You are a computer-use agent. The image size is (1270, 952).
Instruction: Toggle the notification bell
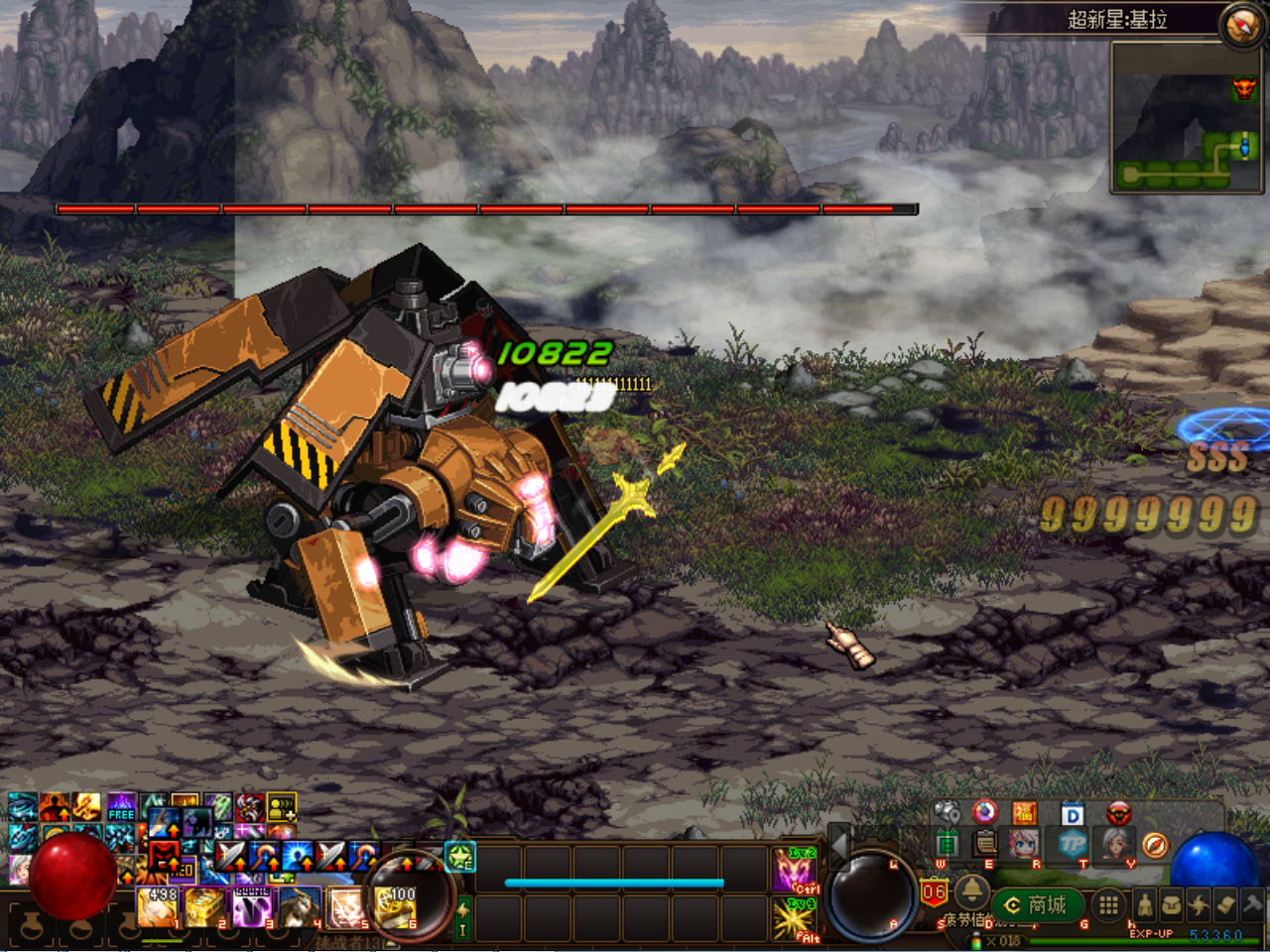(x=971, y=892)
